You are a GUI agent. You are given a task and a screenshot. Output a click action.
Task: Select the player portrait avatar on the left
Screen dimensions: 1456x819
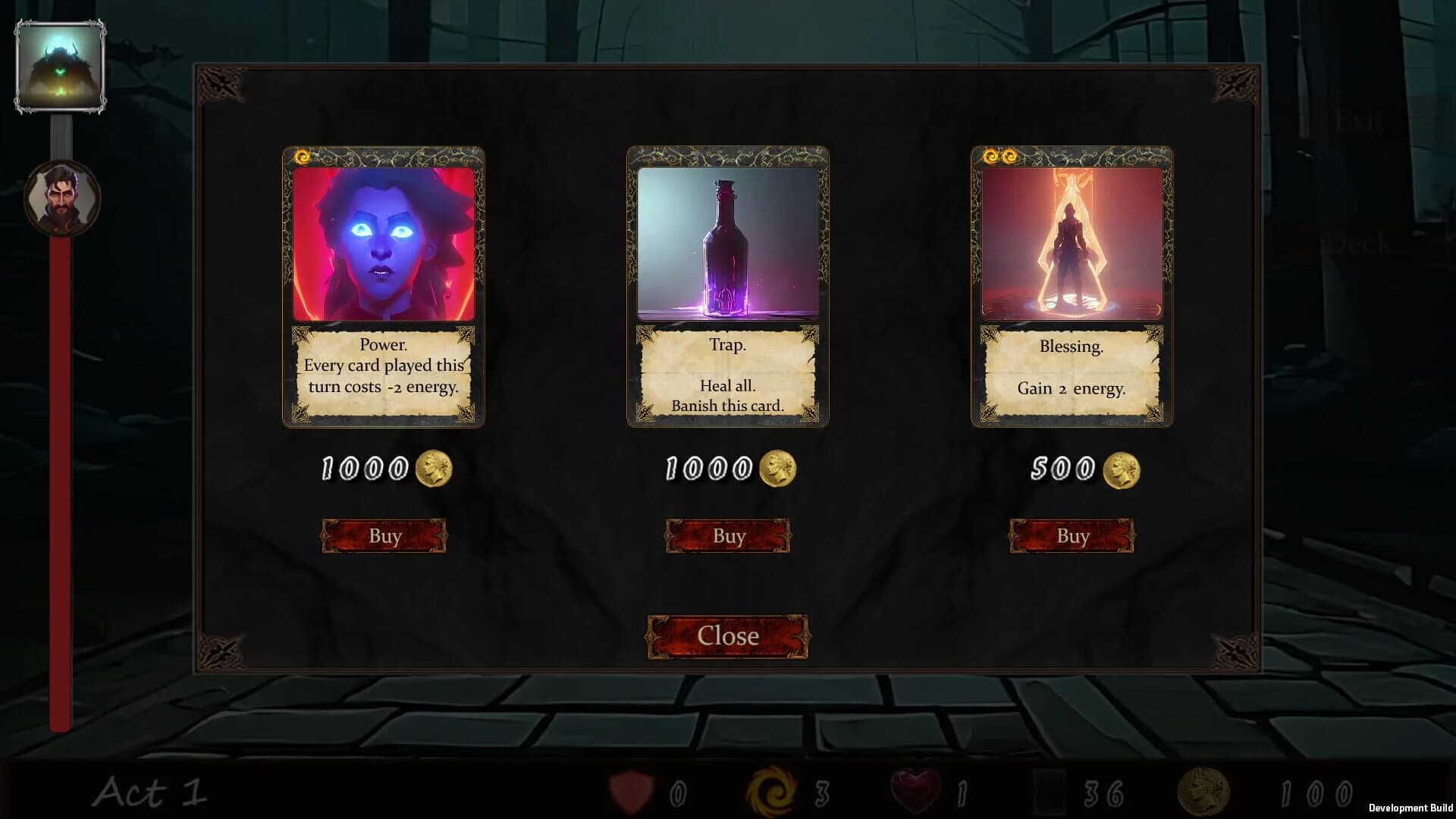61,197
